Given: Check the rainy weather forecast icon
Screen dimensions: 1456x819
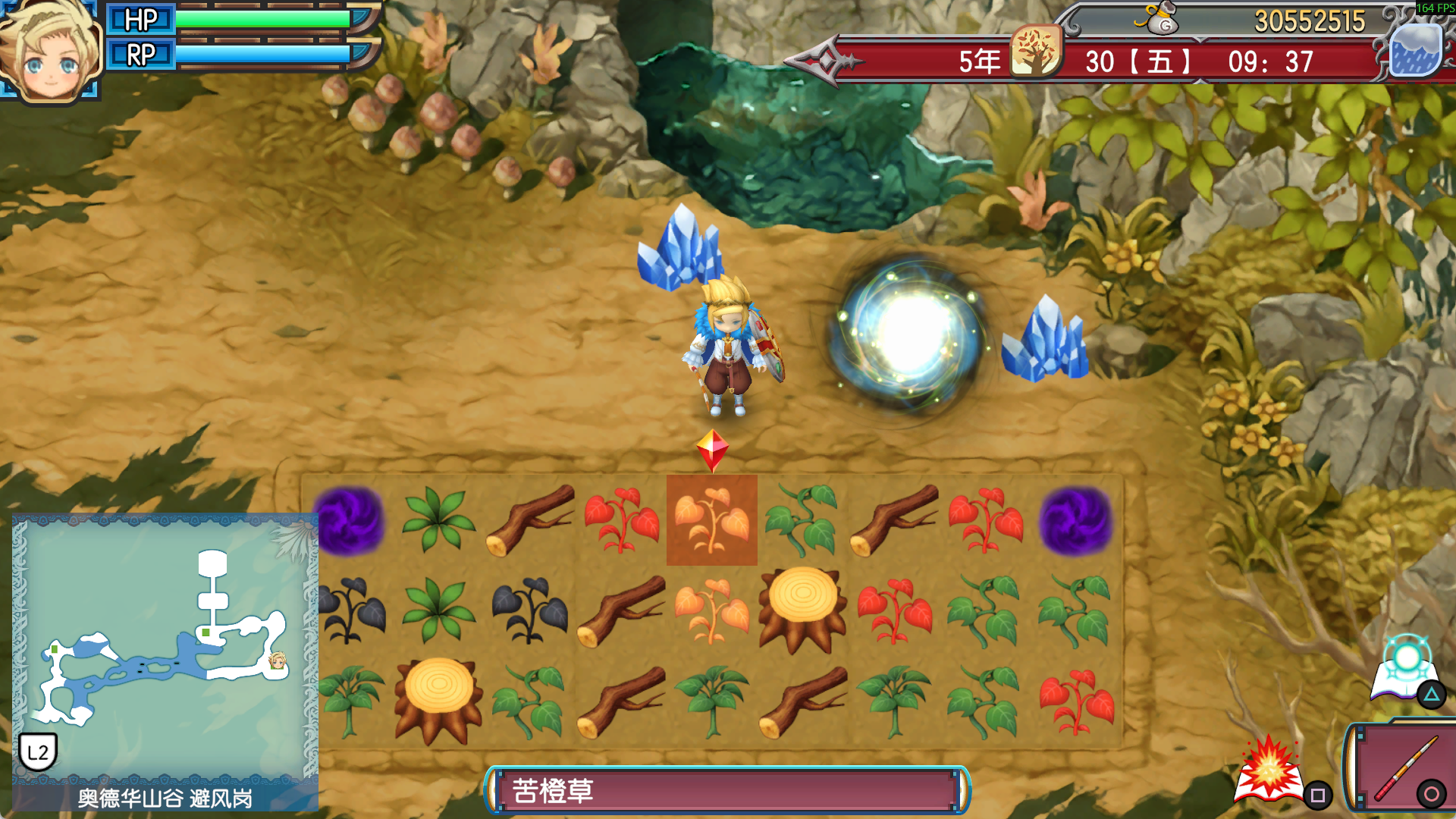Looking at the screenshot, I should point(1415,51).
